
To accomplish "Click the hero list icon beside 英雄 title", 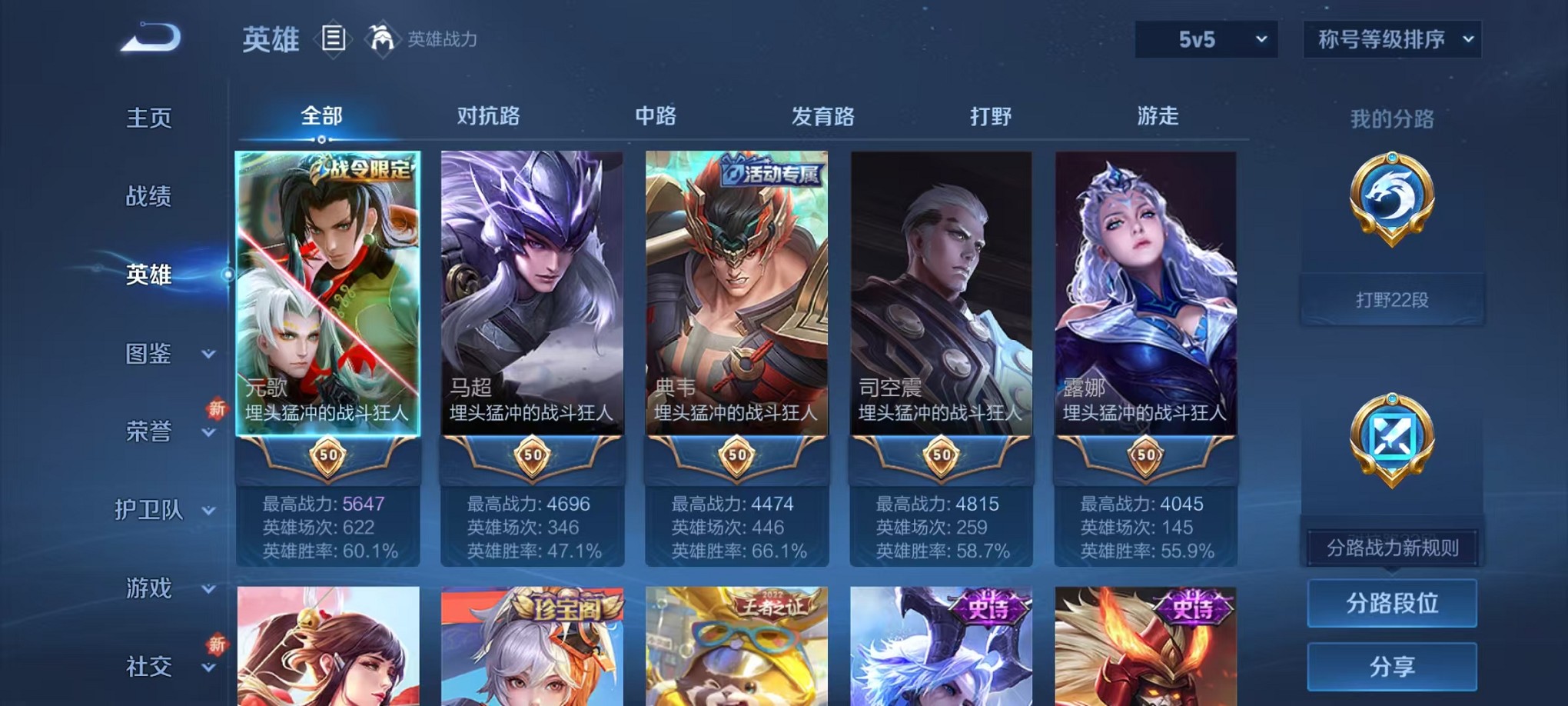I will [332, 38].
